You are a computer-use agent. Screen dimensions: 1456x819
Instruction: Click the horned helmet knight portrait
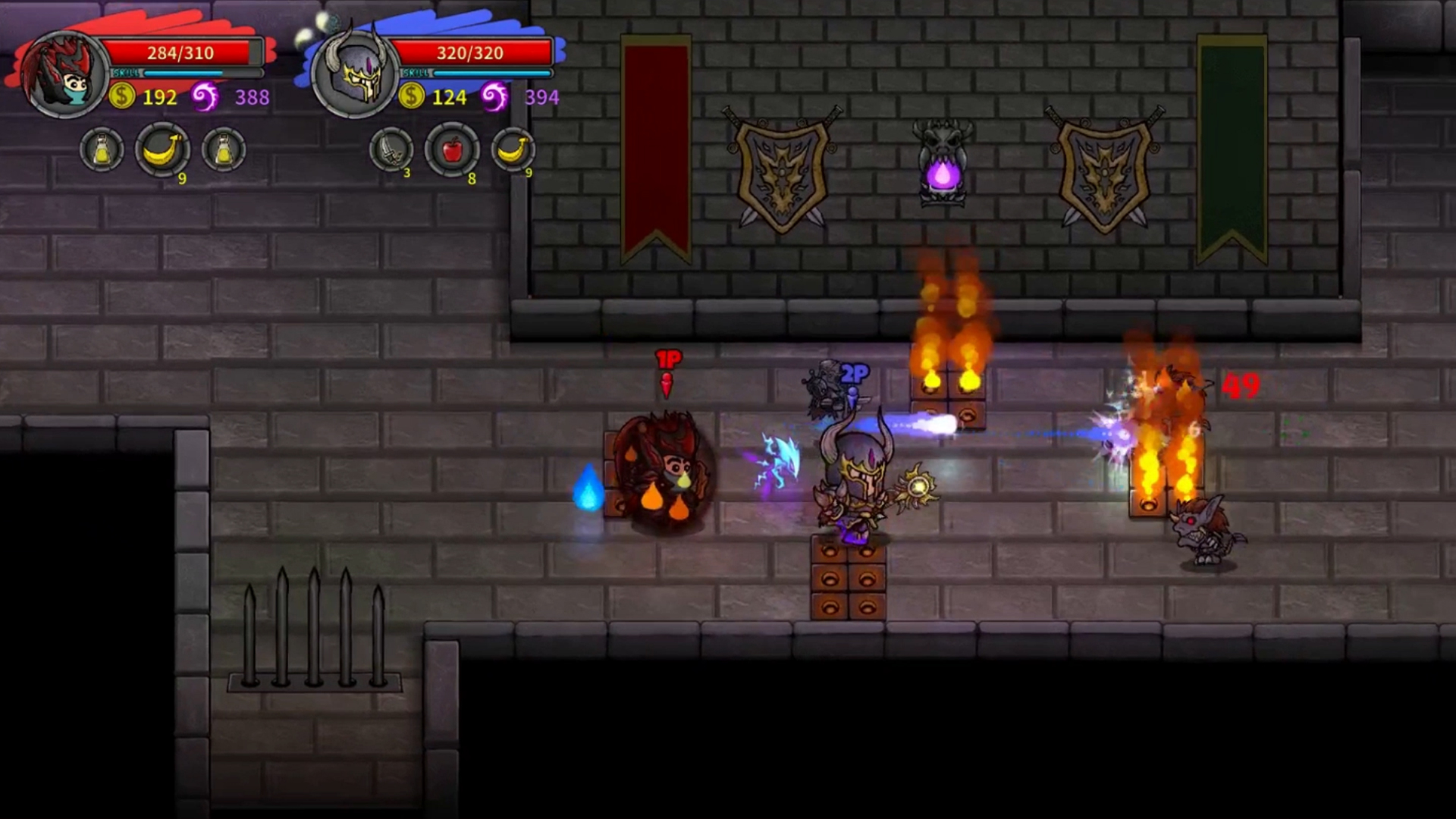(355, 74)
